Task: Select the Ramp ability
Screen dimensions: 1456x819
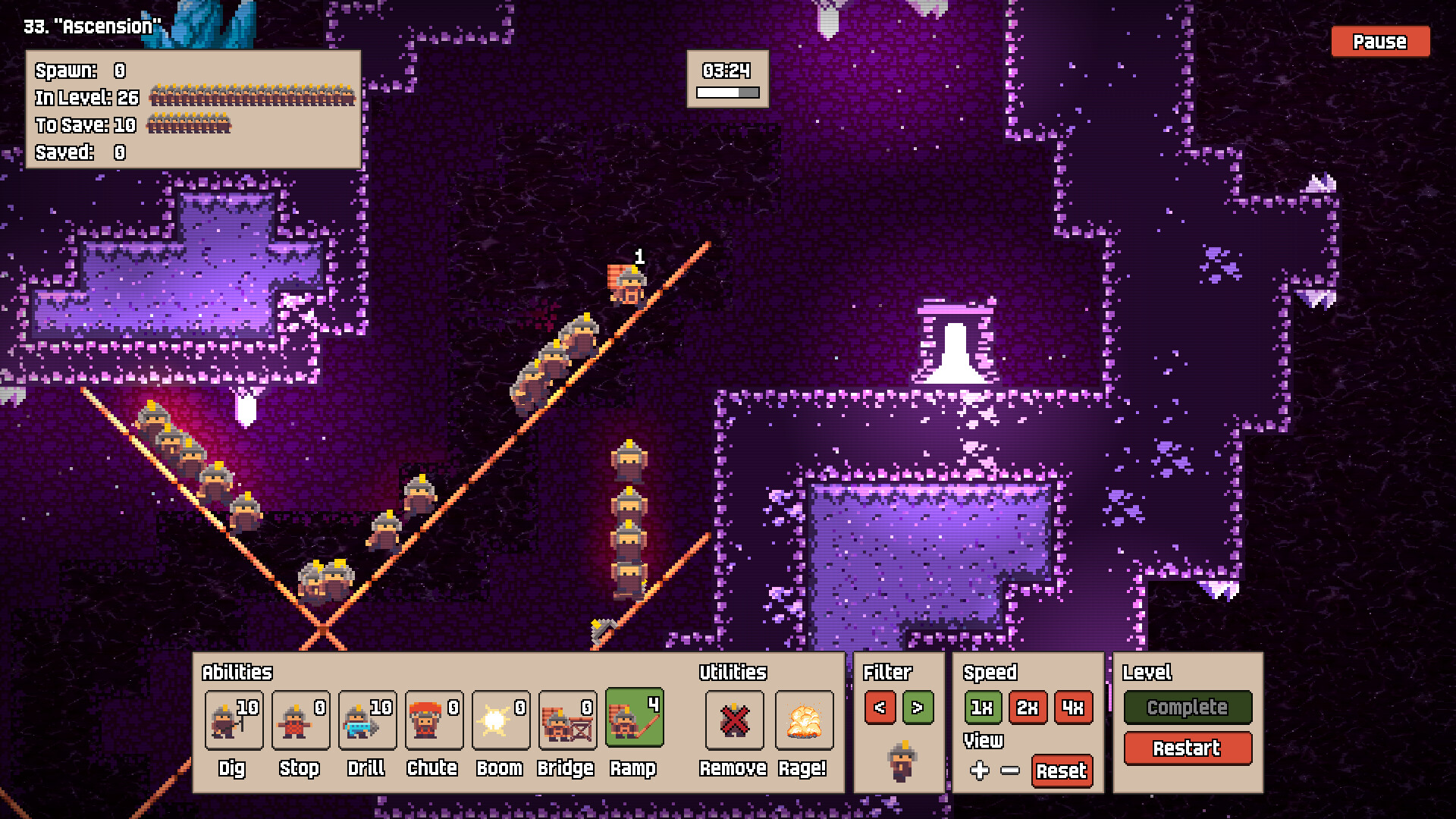Action: [x=634, y=718]
